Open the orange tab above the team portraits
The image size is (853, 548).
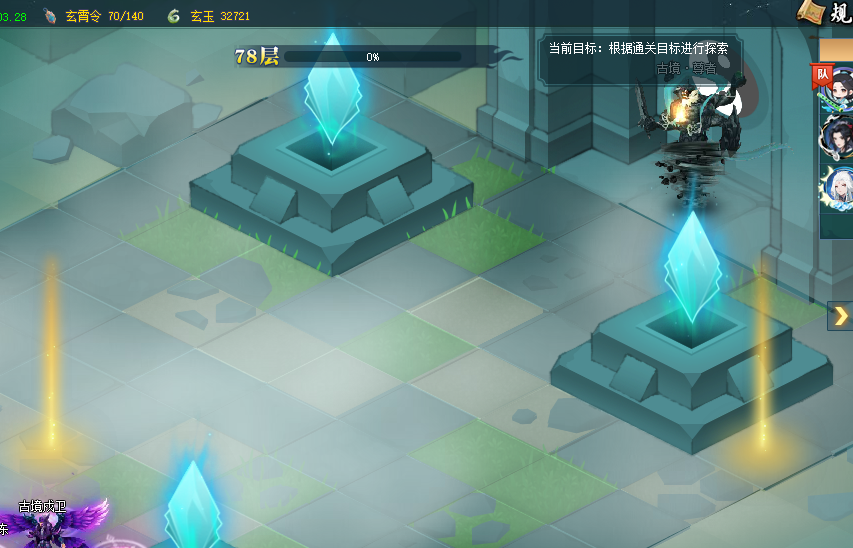click(x=836, y=50)
